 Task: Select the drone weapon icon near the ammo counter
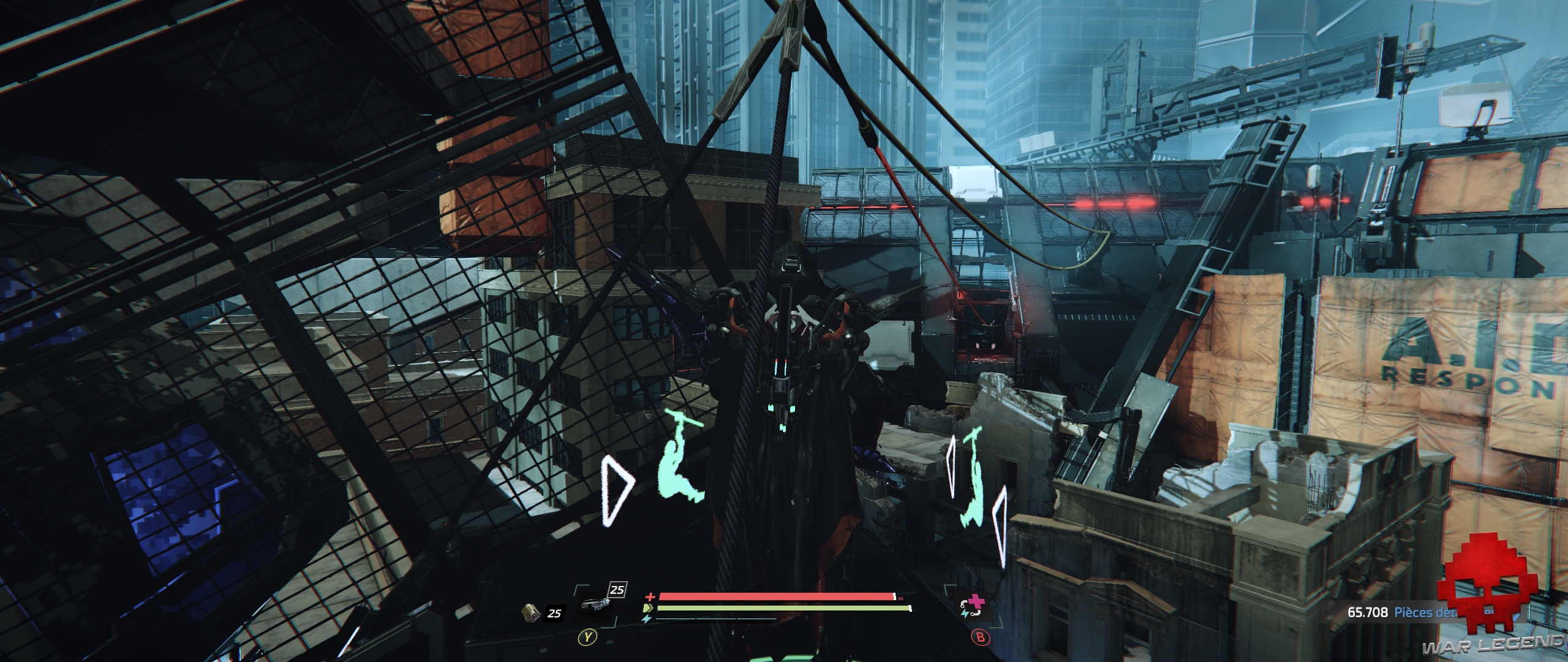597,604
